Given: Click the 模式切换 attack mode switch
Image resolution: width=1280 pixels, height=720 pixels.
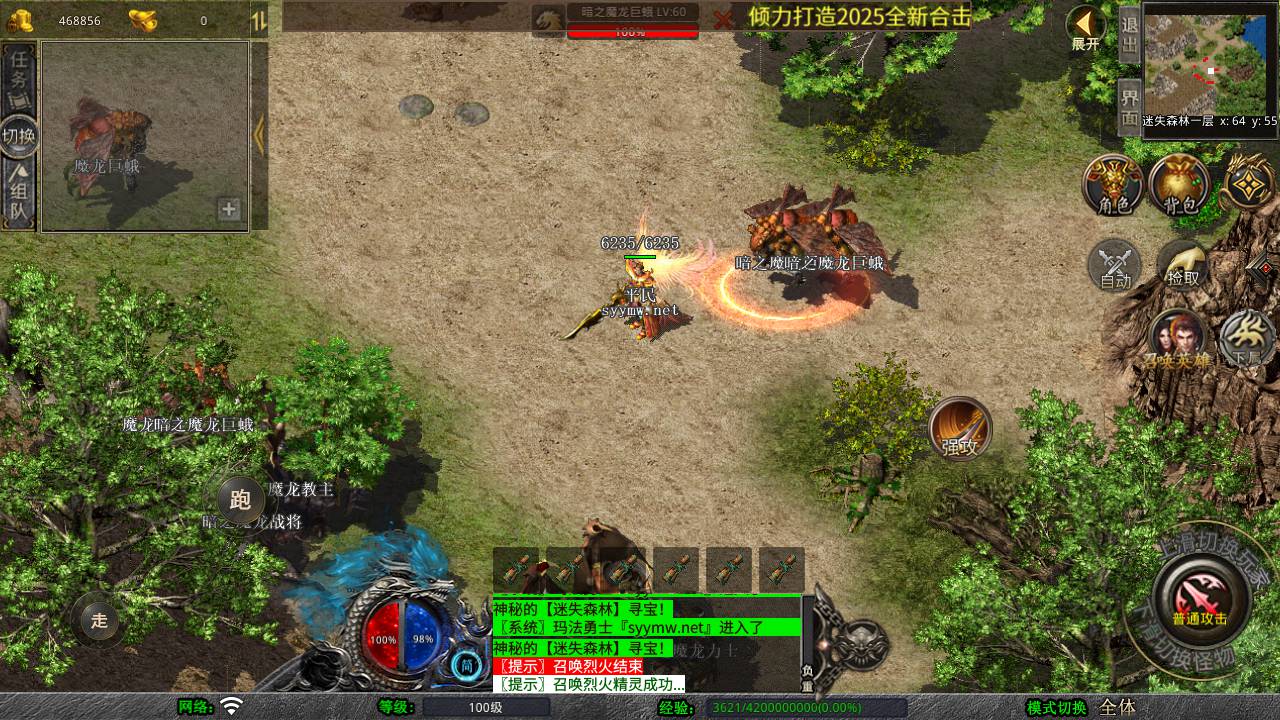Looking at the screenshot, I should coord(1056,707).
